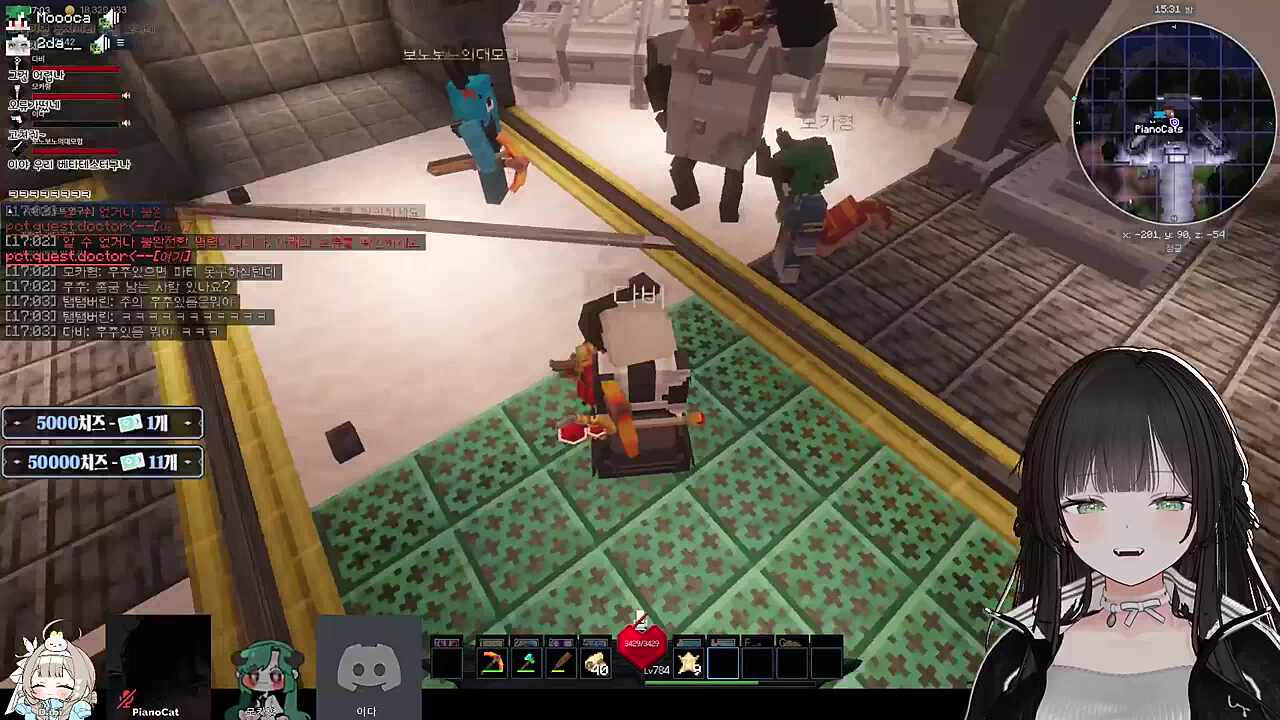Screen dimensions: 1280x720
Task: Click the 5000 cheese donation banner
Action: point(102,423)
